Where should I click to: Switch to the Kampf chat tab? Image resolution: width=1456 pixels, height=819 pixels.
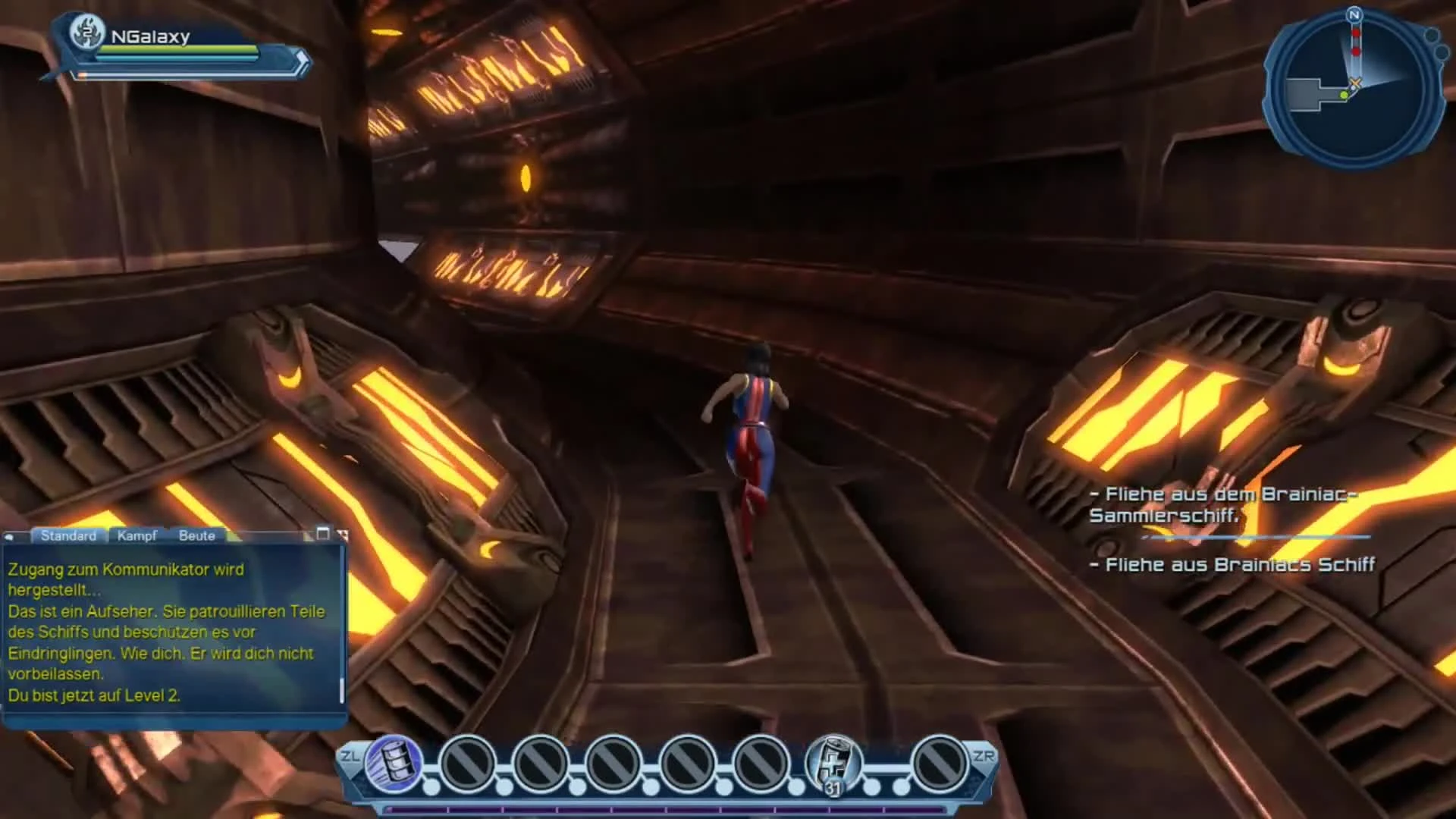point(137,535)
